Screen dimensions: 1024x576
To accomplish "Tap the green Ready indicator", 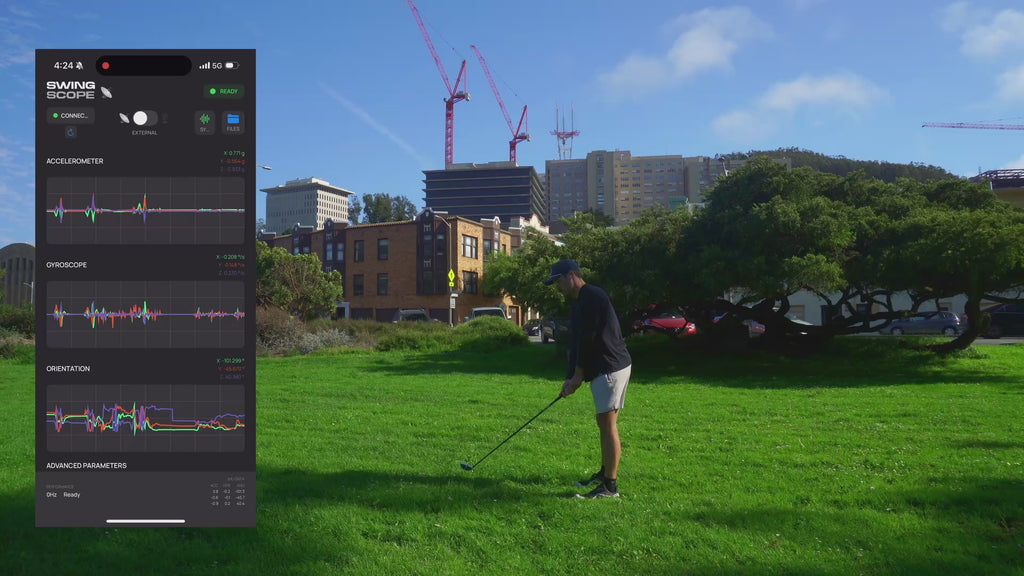I will click(224, 91).
